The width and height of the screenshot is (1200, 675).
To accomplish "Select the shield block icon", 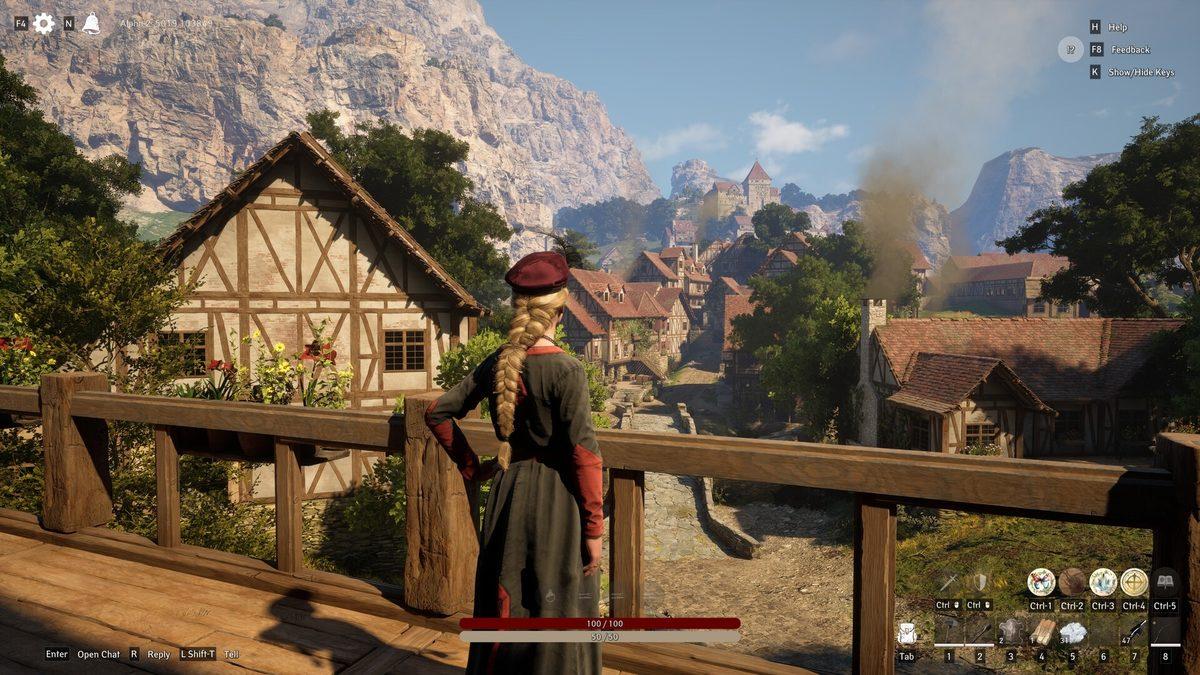I will click(979, 582).
